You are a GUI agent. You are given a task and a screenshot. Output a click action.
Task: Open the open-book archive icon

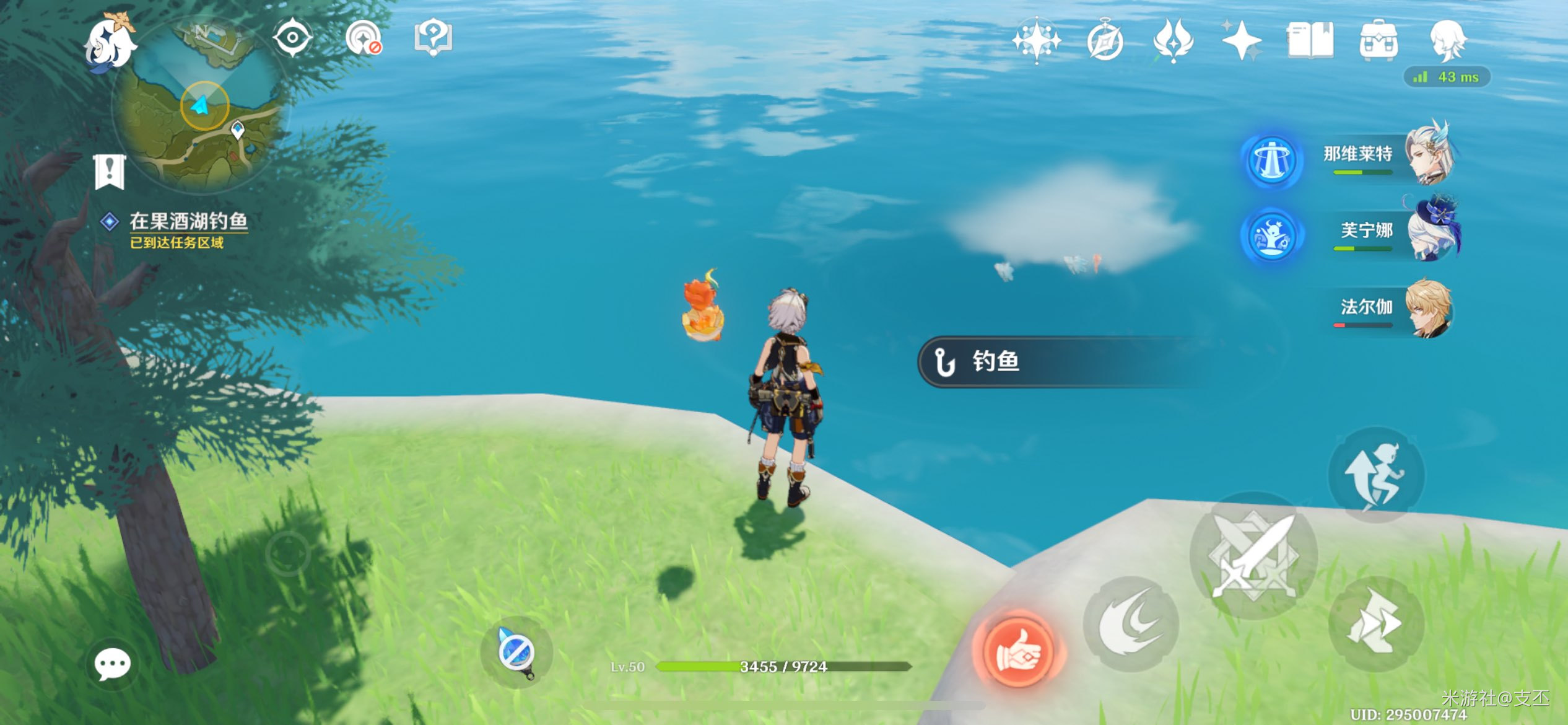[1310, 41]
